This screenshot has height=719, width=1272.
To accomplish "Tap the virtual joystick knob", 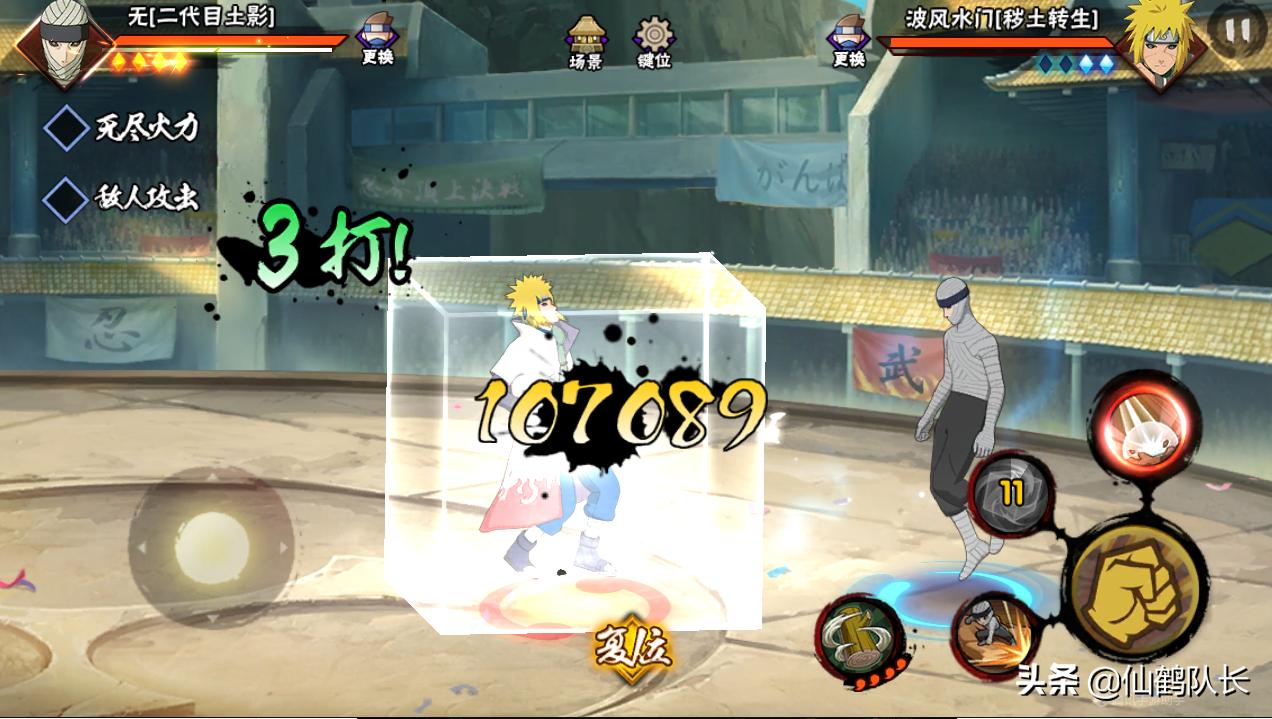I will coord(211,545).
